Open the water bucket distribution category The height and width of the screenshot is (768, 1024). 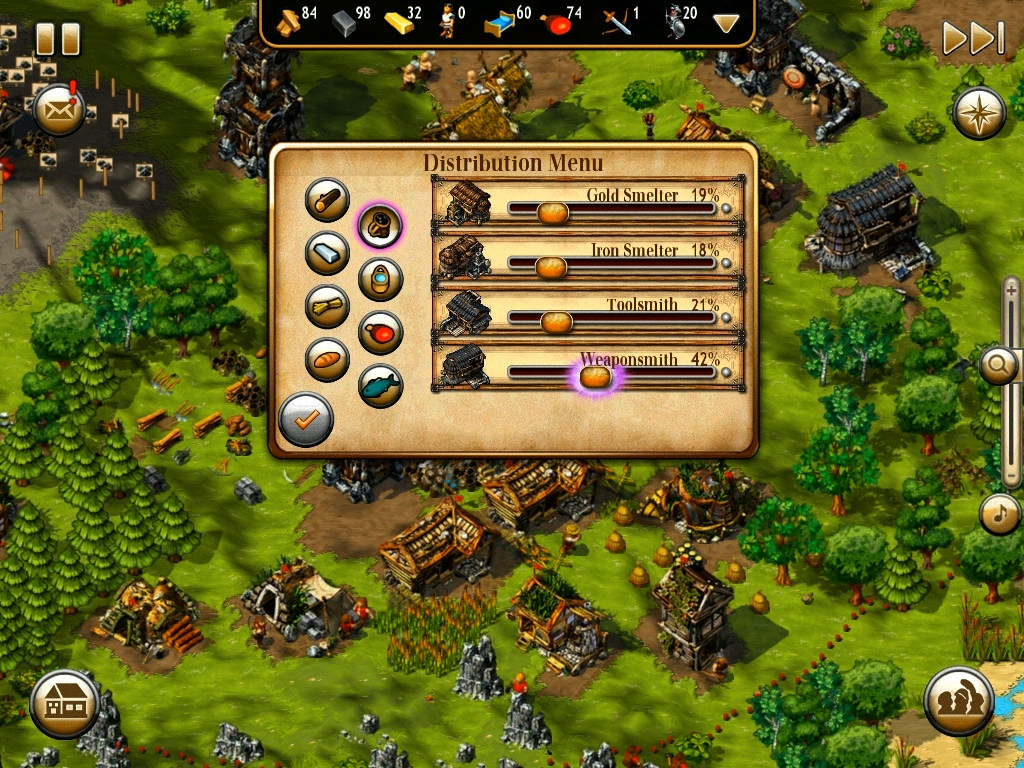(x=380, y=279)
